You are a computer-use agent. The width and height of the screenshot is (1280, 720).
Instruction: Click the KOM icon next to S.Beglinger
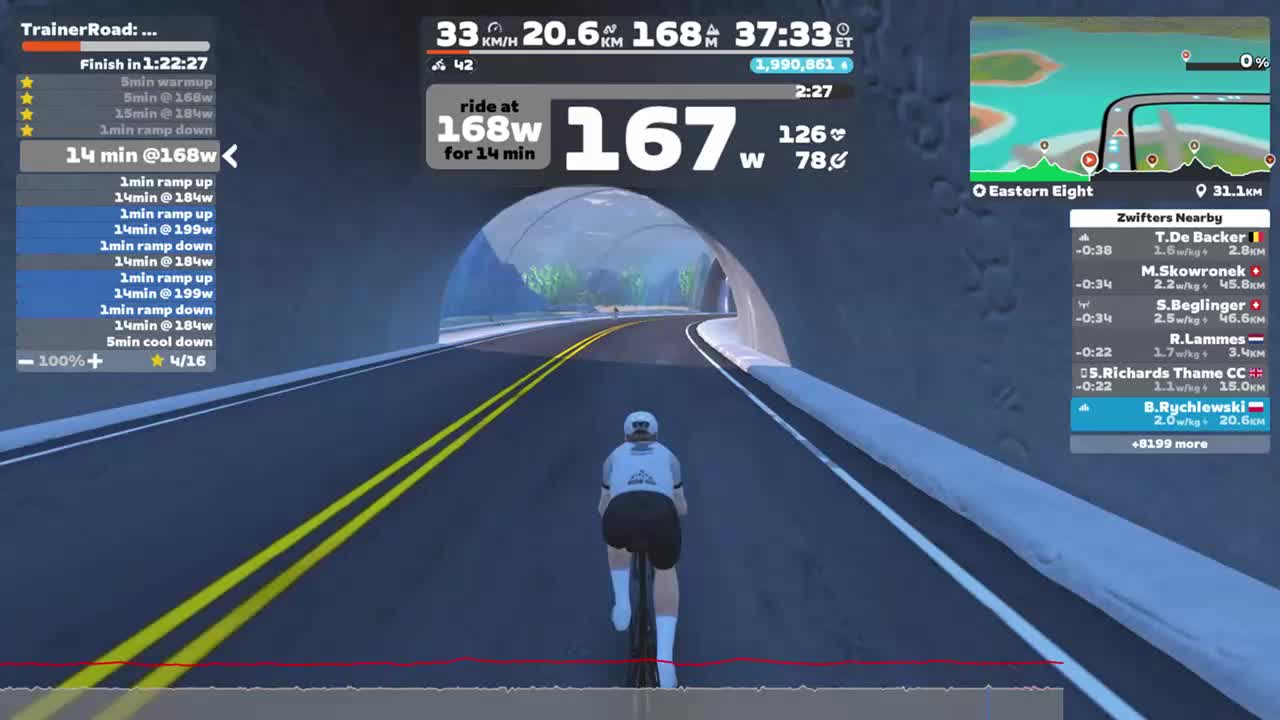pos(1082,305)
